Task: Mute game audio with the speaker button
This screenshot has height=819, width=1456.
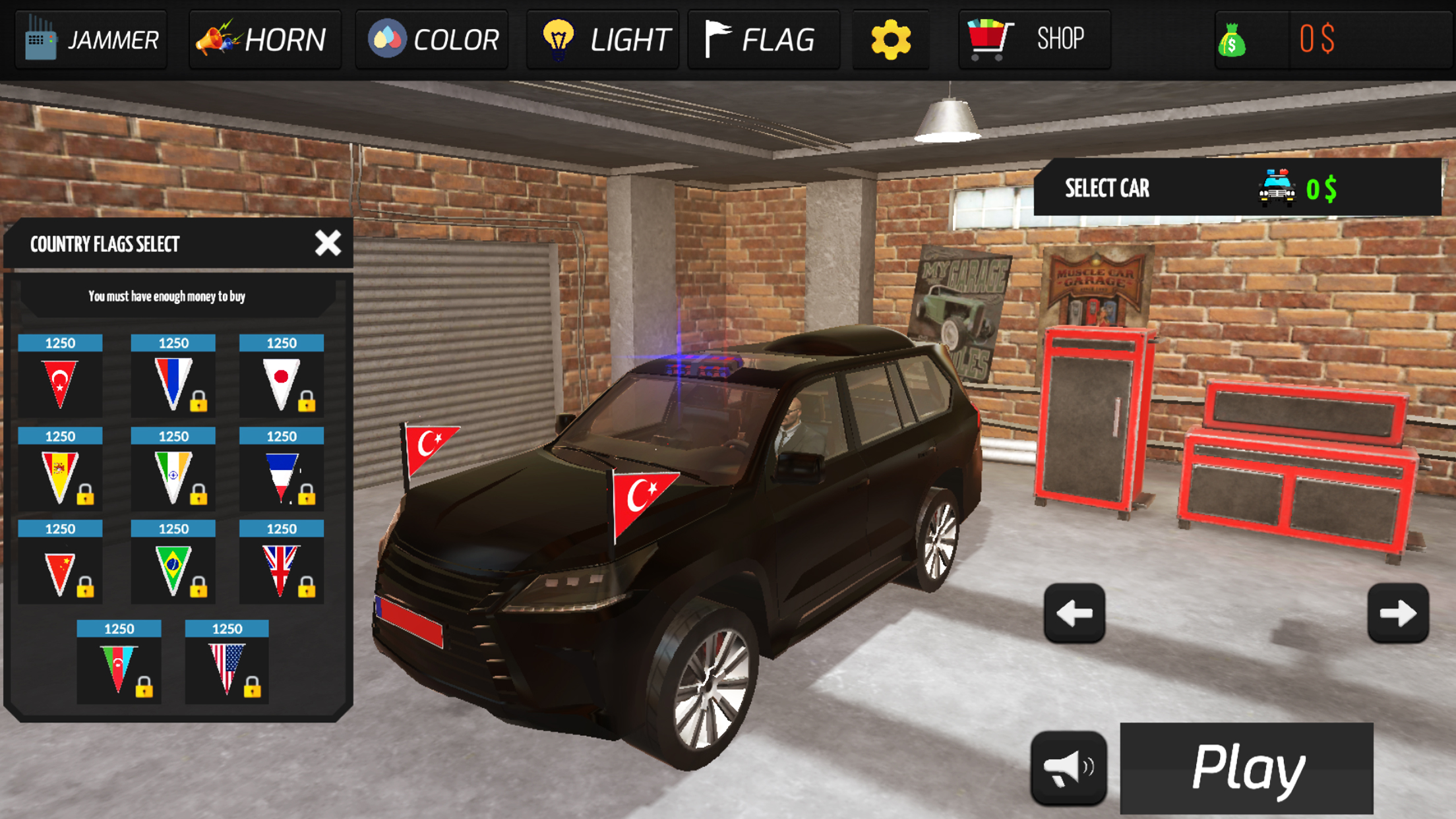Action: 1070,766
